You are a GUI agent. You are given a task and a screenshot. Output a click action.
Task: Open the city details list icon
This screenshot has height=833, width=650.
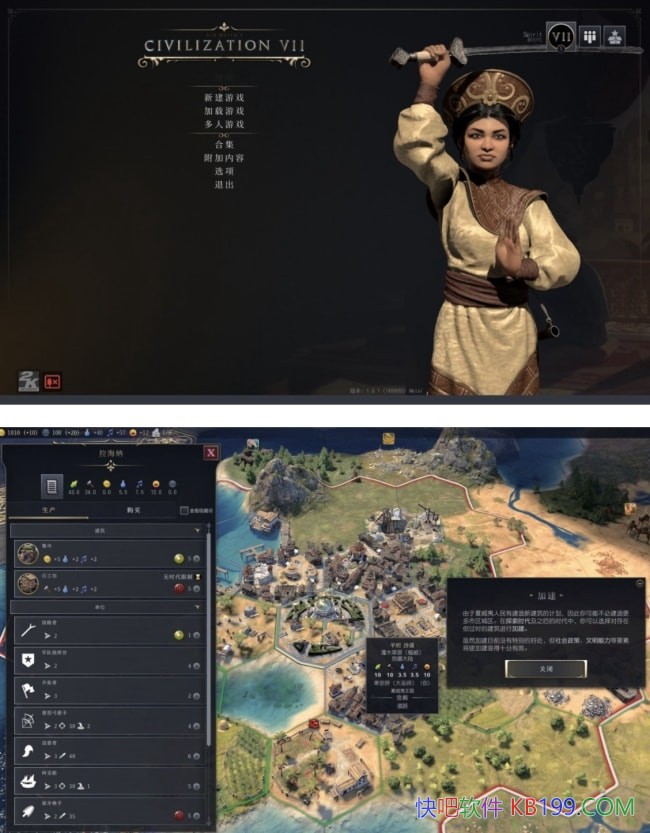click(51, 486)
